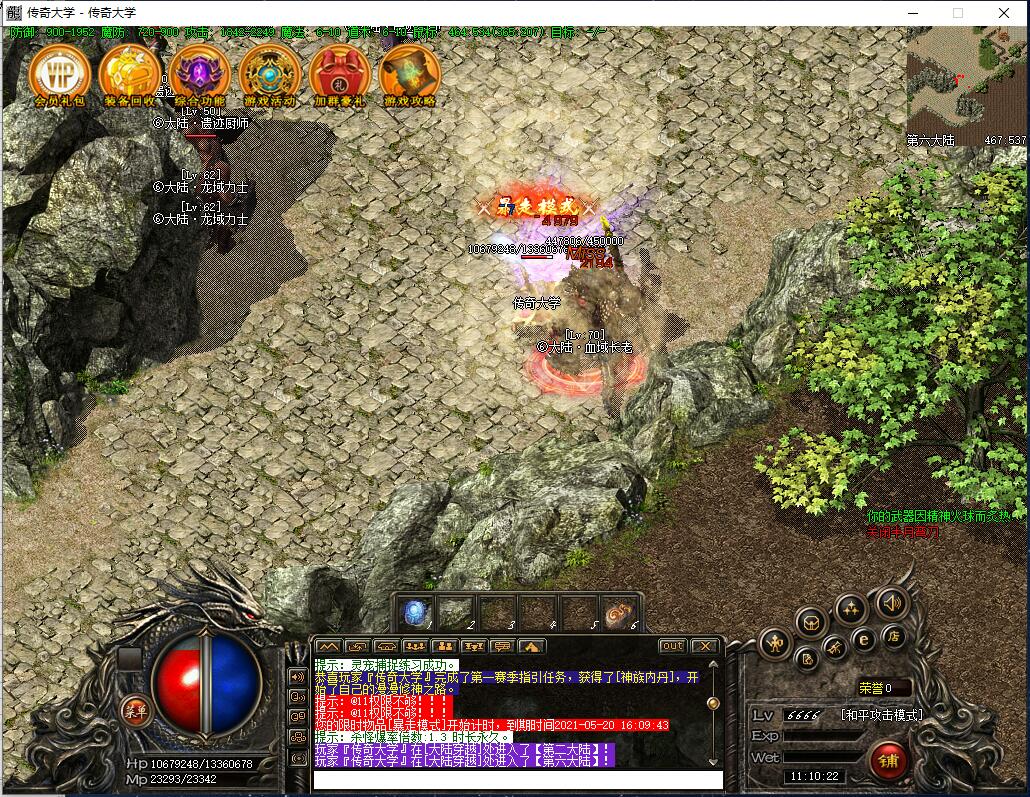Screen dimensions: 1030x797
Task: Open the red 铺 stall button
Action: coord(887,759)
